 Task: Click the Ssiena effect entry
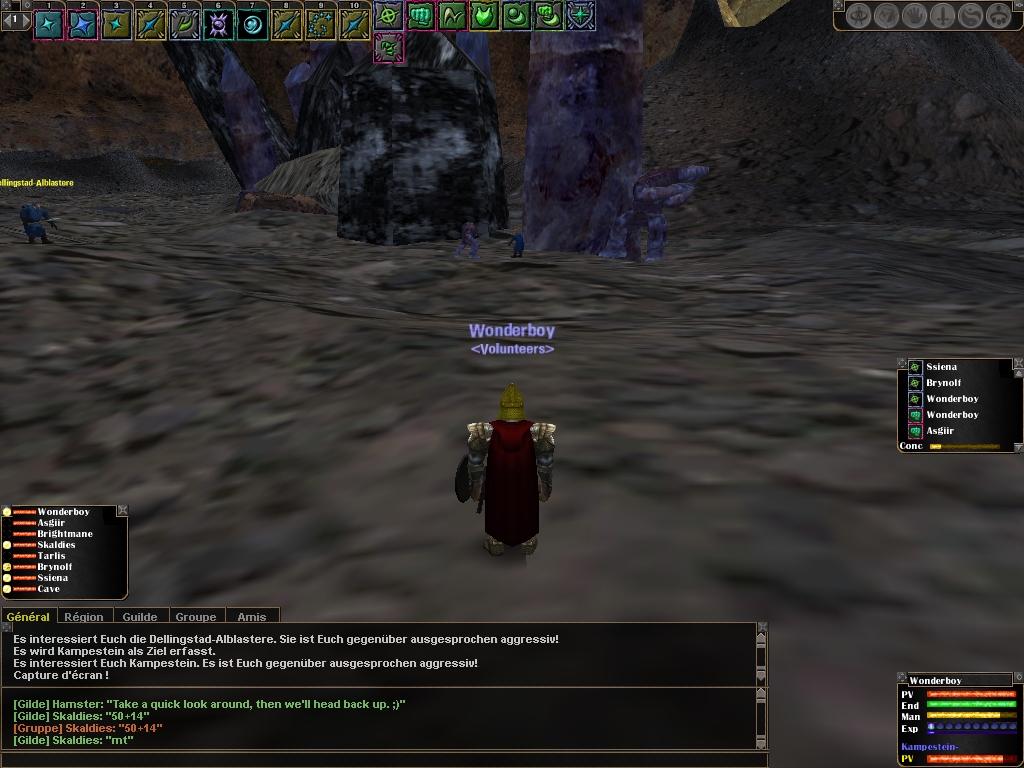tap(940, 367)
